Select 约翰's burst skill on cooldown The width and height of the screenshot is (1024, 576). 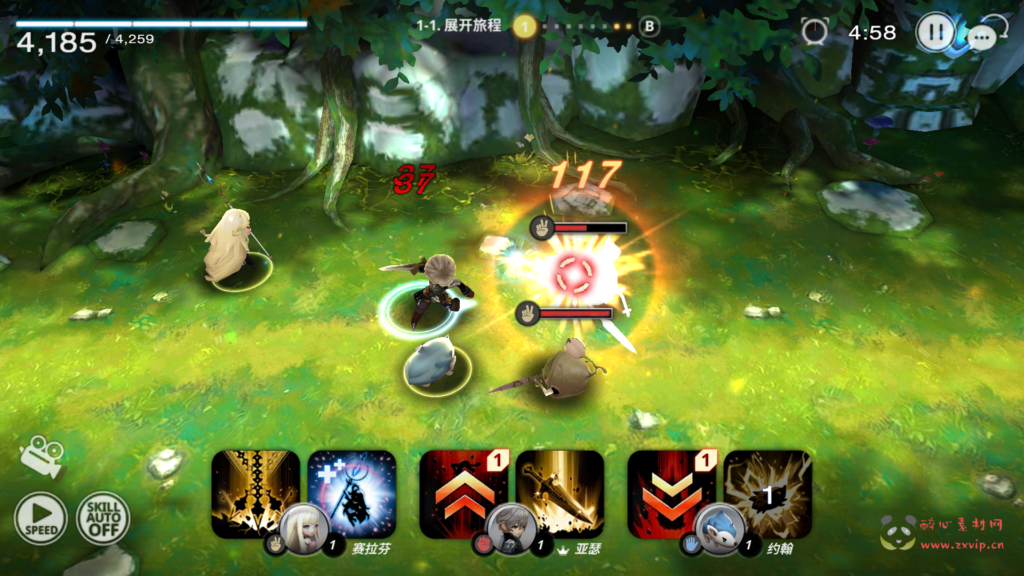click(x=769, y=492)
